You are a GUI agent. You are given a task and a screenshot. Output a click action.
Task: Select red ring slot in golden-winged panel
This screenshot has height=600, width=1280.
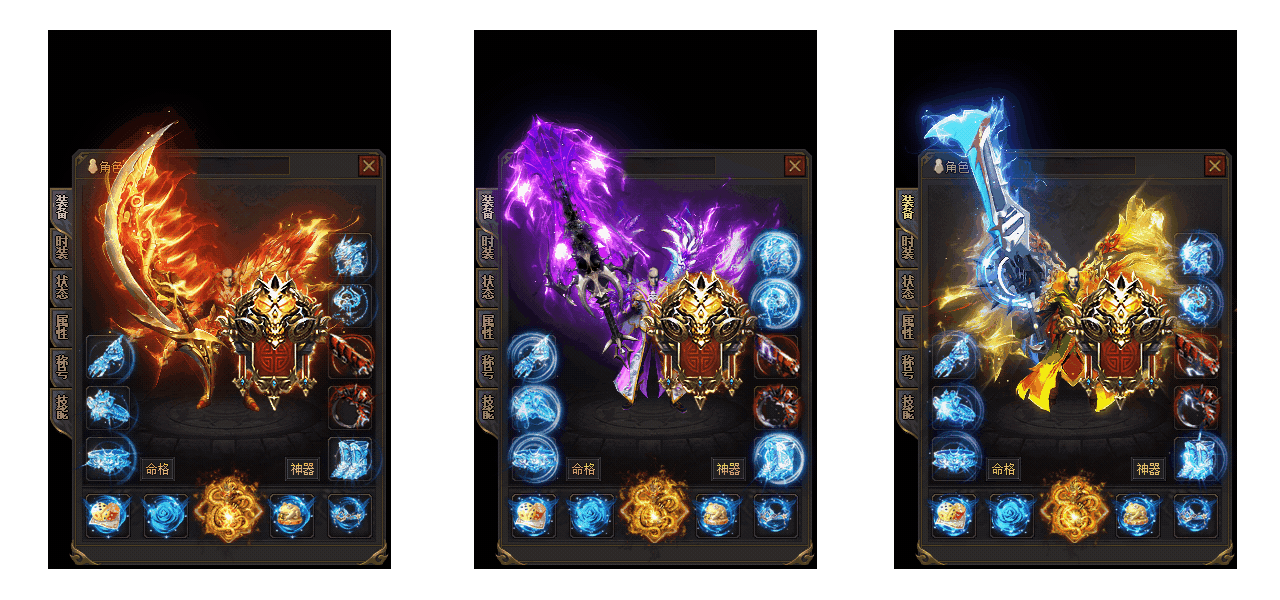tap(1196, 408)
